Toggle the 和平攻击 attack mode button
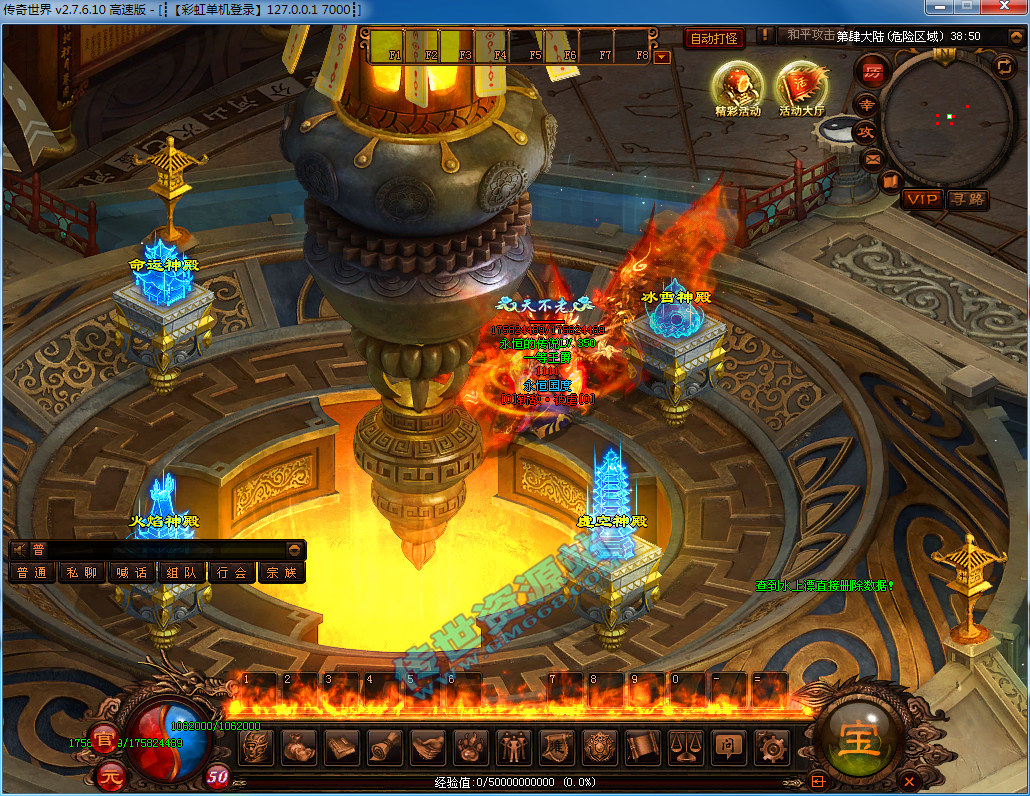The width and height of the screenshot is (1030, 796). point(810,35)
